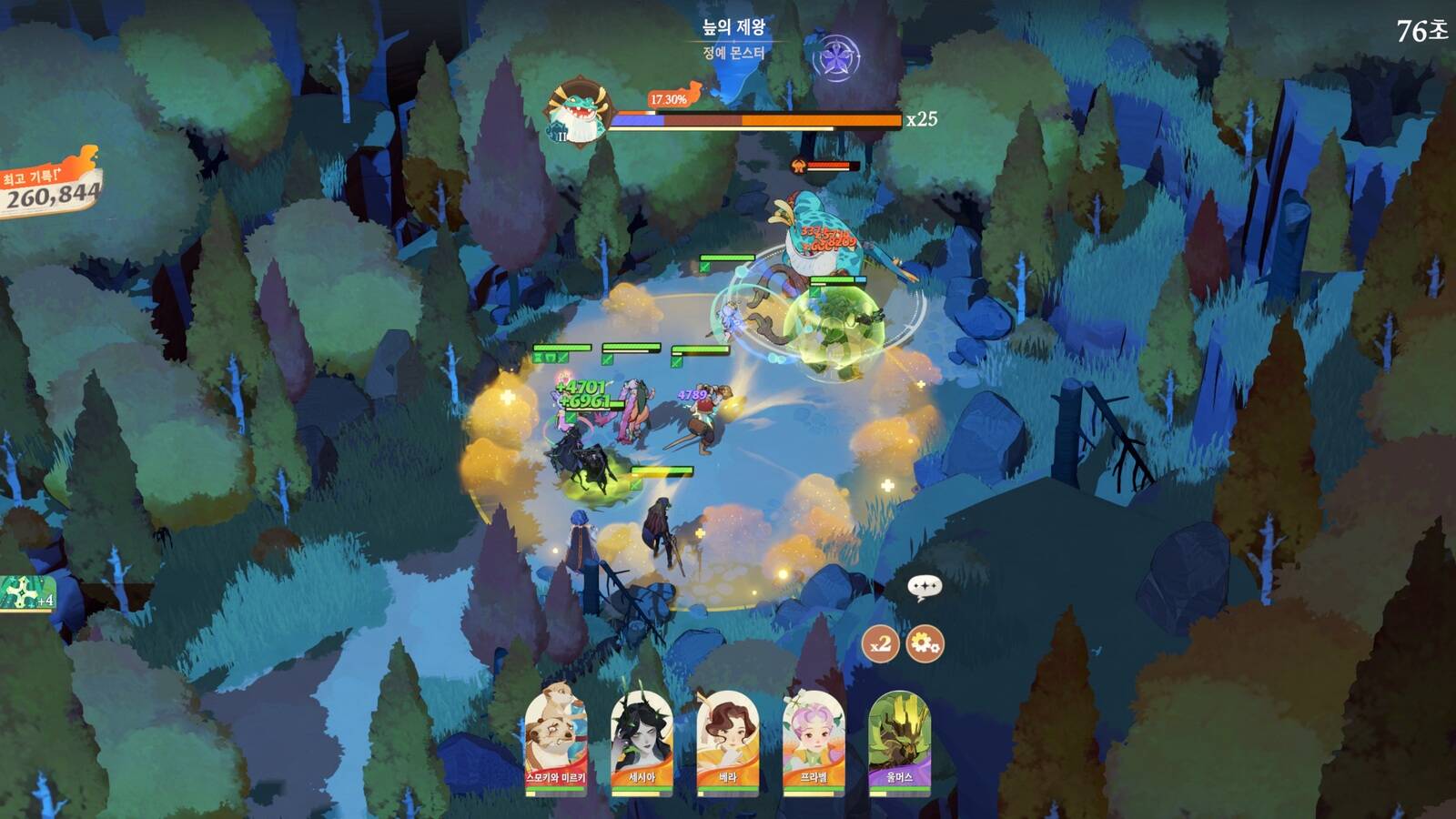Click the boss frog portrait
The width and height of the screenshot is (1456, 819).
tap(578, 114)
